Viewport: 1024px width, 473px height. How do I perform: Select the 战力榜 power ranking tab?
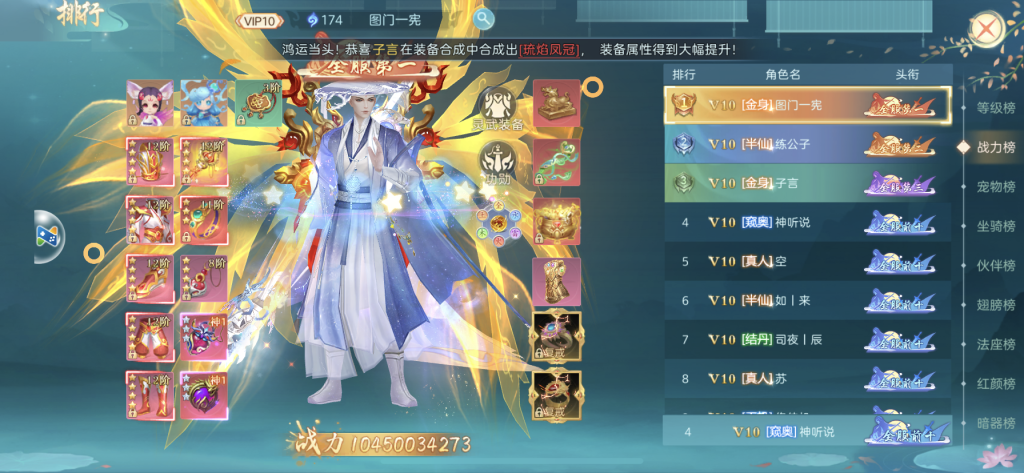(994, 147)
